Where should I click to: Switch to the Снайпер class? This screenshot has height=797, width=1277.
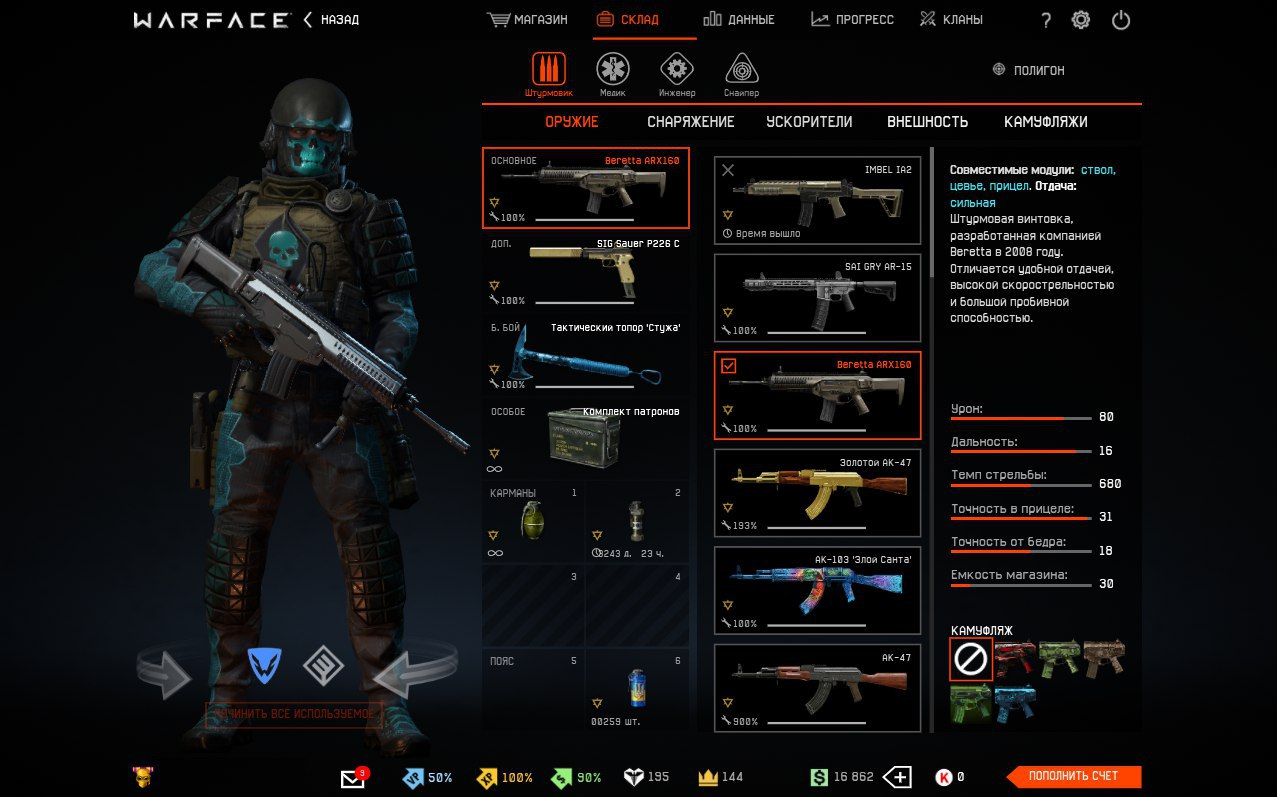pos(741,74)
